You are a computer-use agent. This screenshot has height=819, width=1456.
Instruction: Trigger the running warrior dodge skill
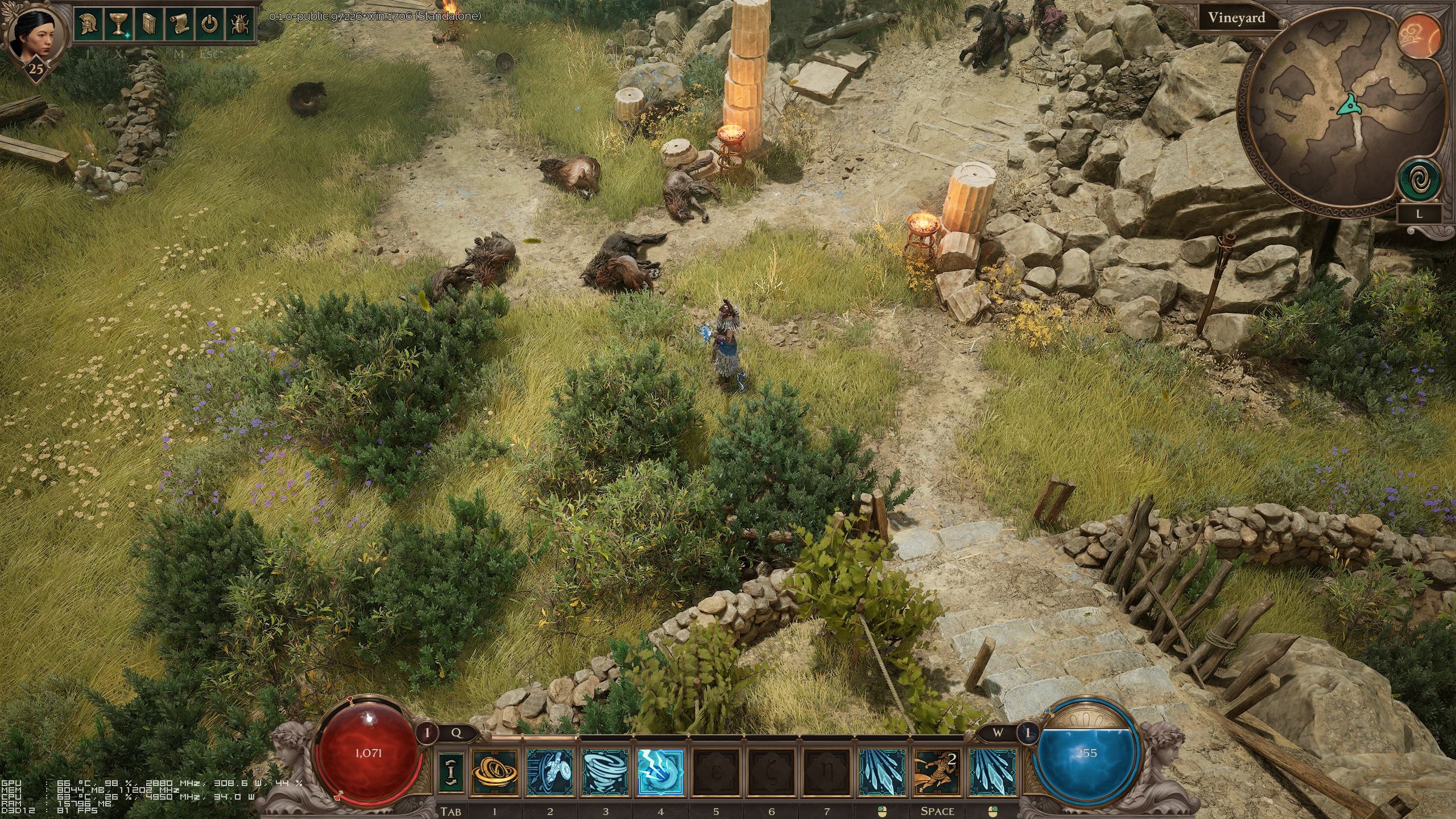(x=936, y=772)
